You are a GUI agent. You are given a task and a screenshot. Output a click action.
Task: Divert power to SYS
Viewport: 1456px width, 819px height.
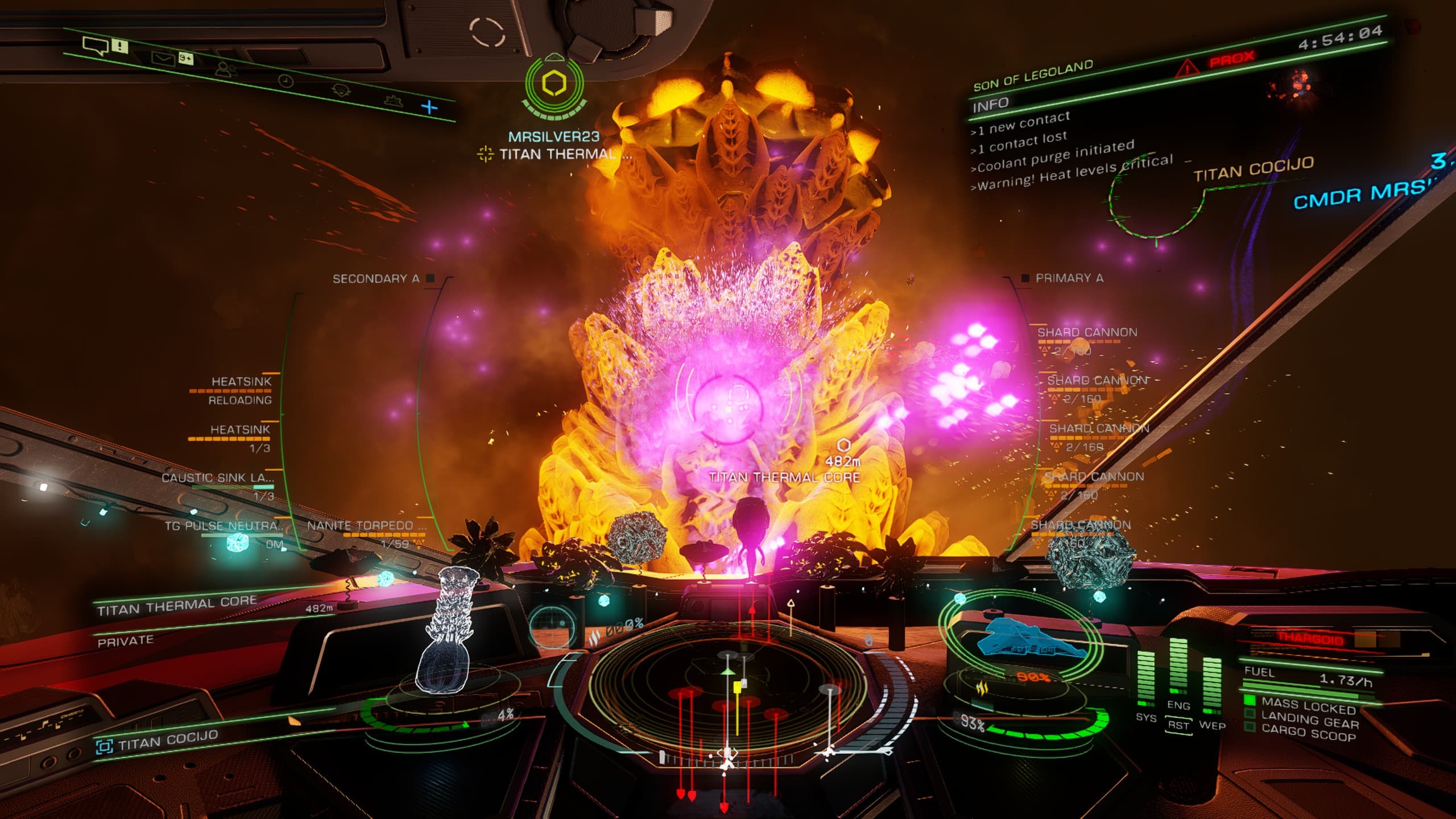pyautogui.click(x=1145, y=717)
